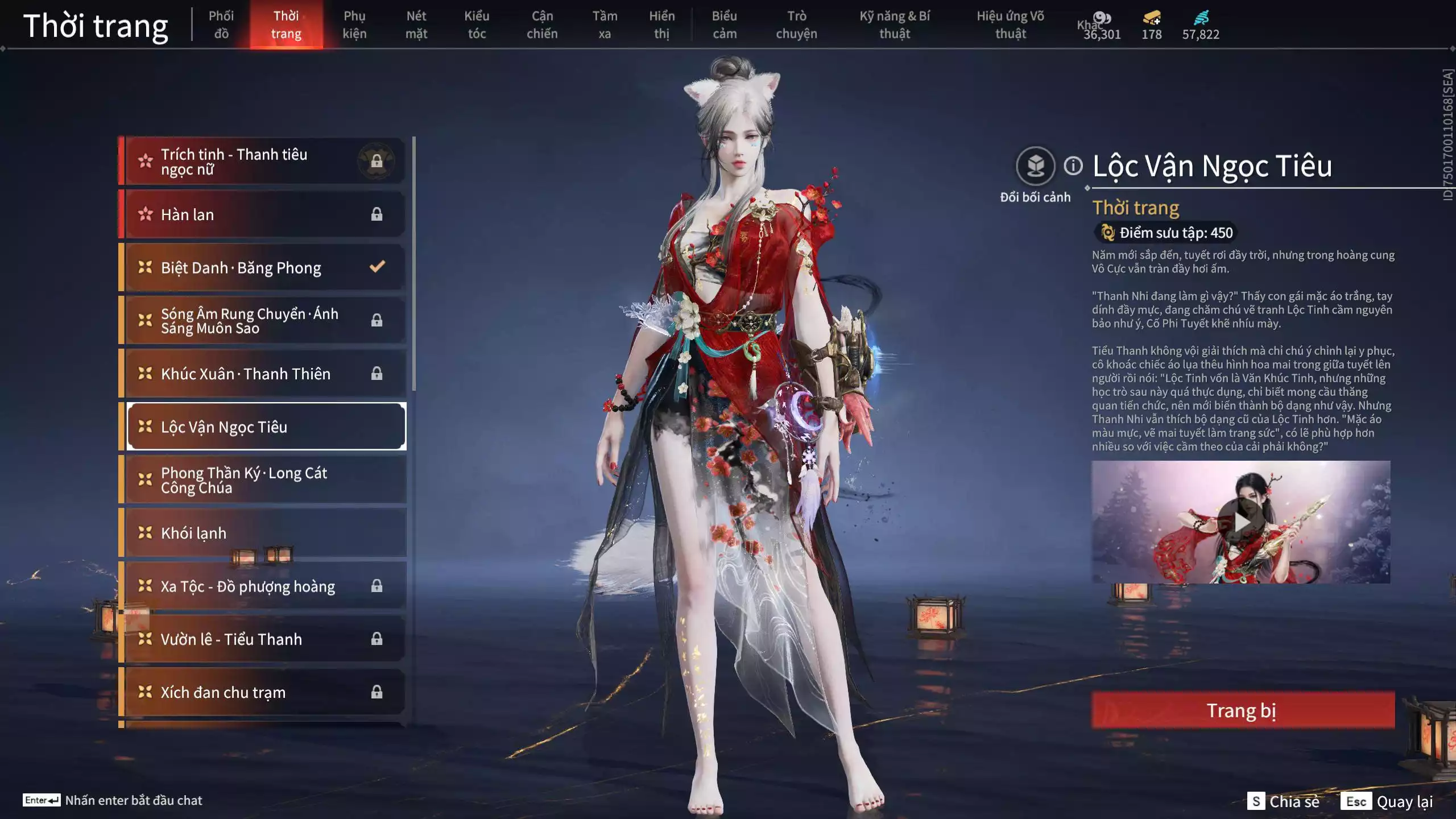Click the lock icon on 'Hàn lan'
The height and width of the screenshot is (819, 1456).
(376, 213)
